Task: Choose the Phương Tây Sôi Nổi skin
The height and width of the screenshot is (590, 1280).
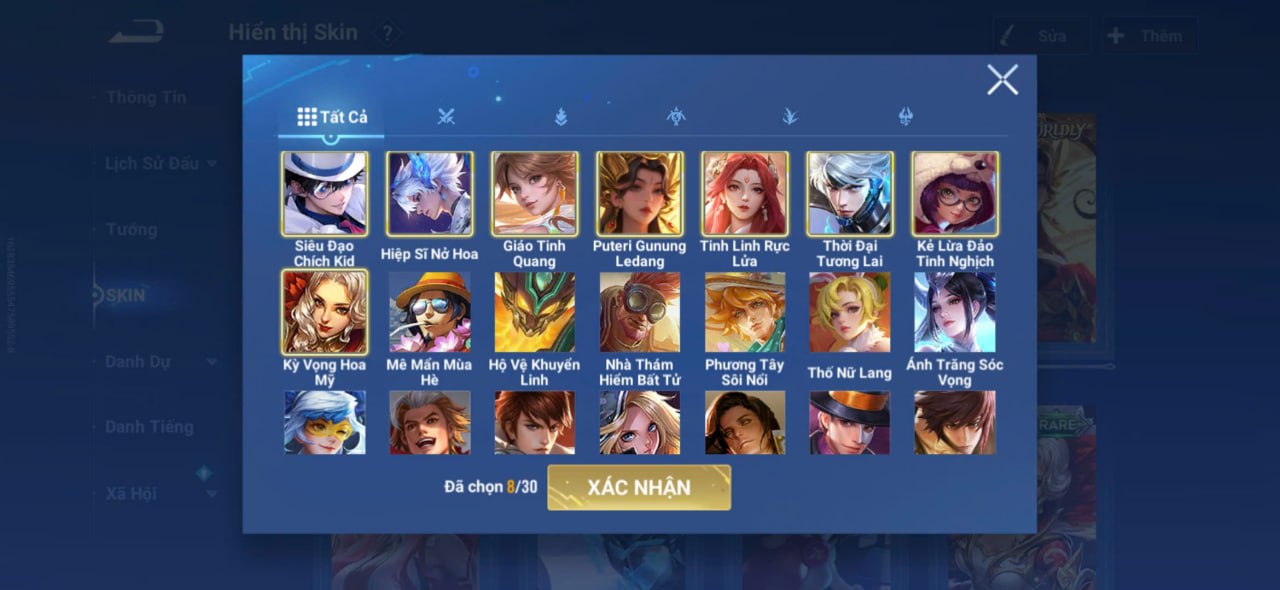Action: pos(744,312)
